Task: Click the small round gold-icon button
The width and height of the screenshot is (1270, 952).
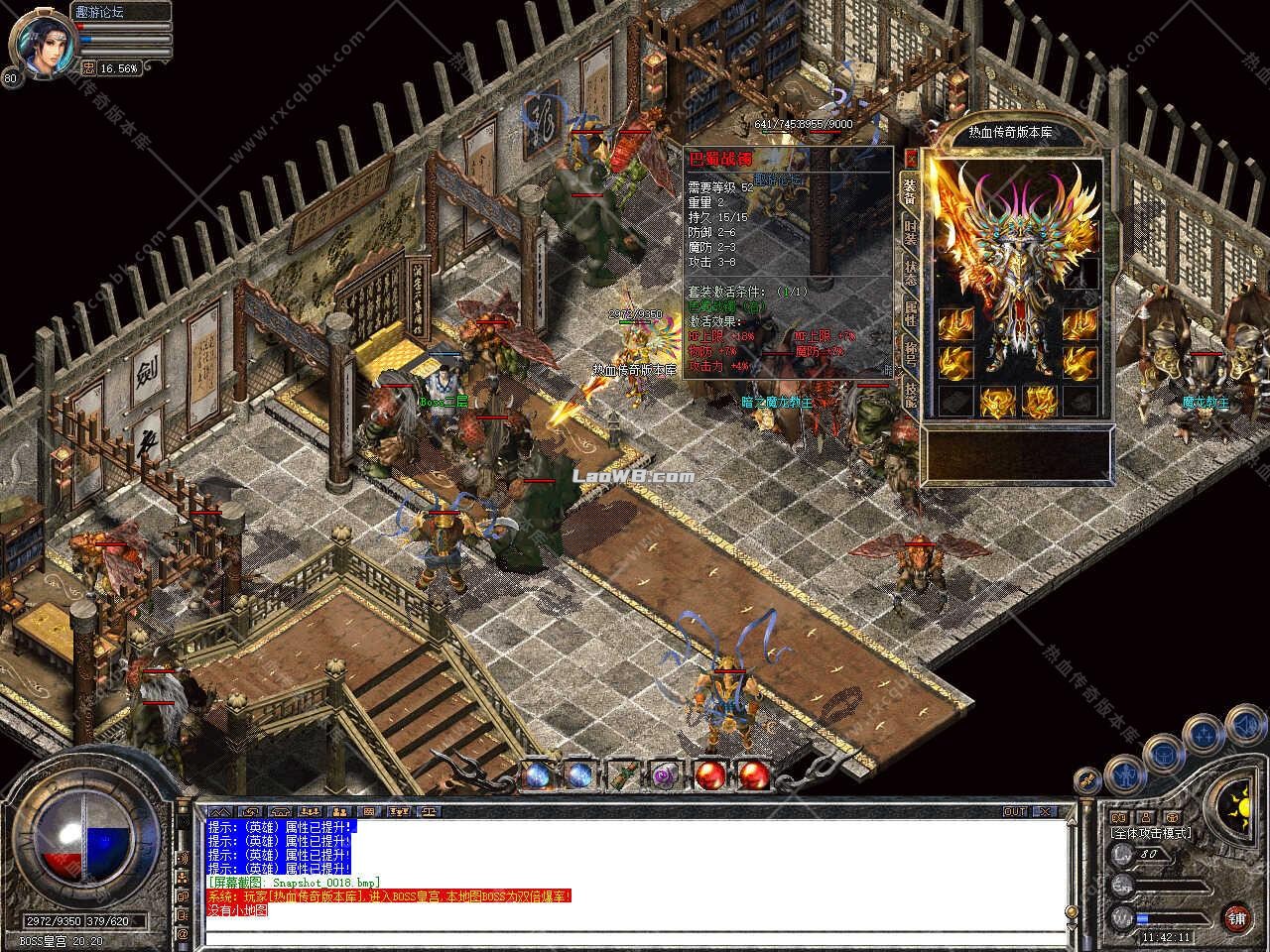Action: [1088, 779]
